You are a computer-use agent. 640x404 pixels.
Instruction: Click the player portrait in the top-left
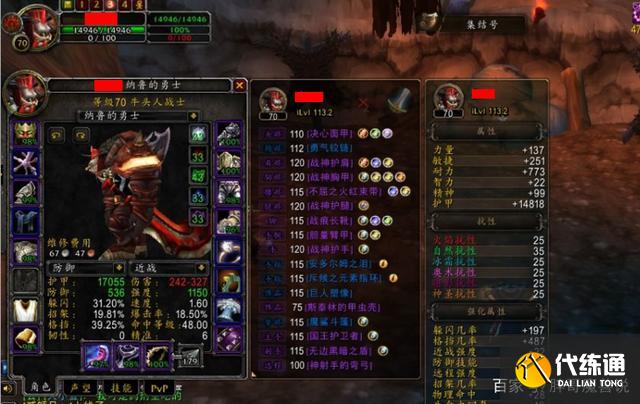point(20,23)
